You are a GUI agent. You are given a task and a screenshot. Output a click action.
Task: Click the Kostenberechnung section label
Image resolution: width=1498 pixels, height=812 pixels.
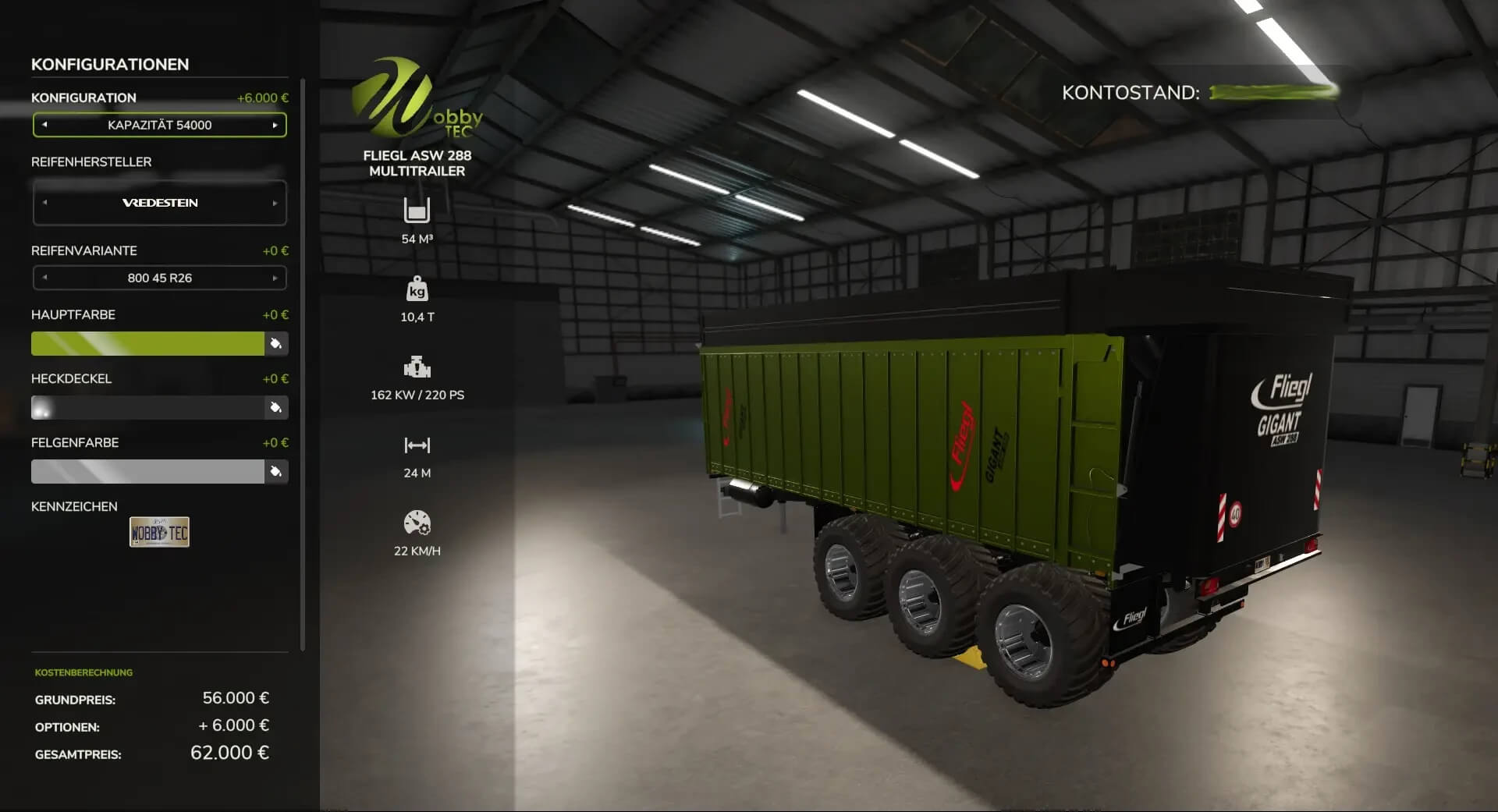pos(83,672)
